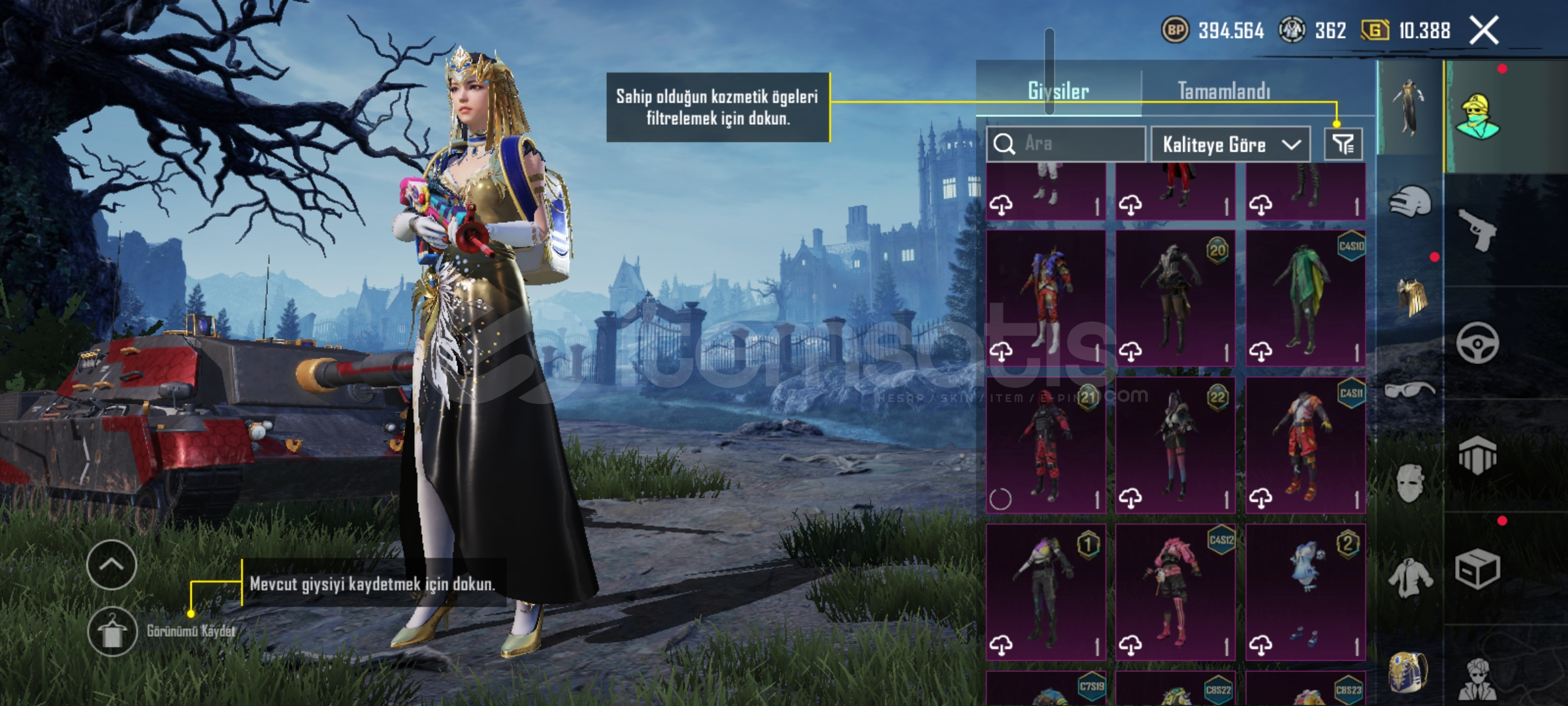Choose the pink-haired C4S12 outfit
1568x706 pixels.
[1175, 592]
